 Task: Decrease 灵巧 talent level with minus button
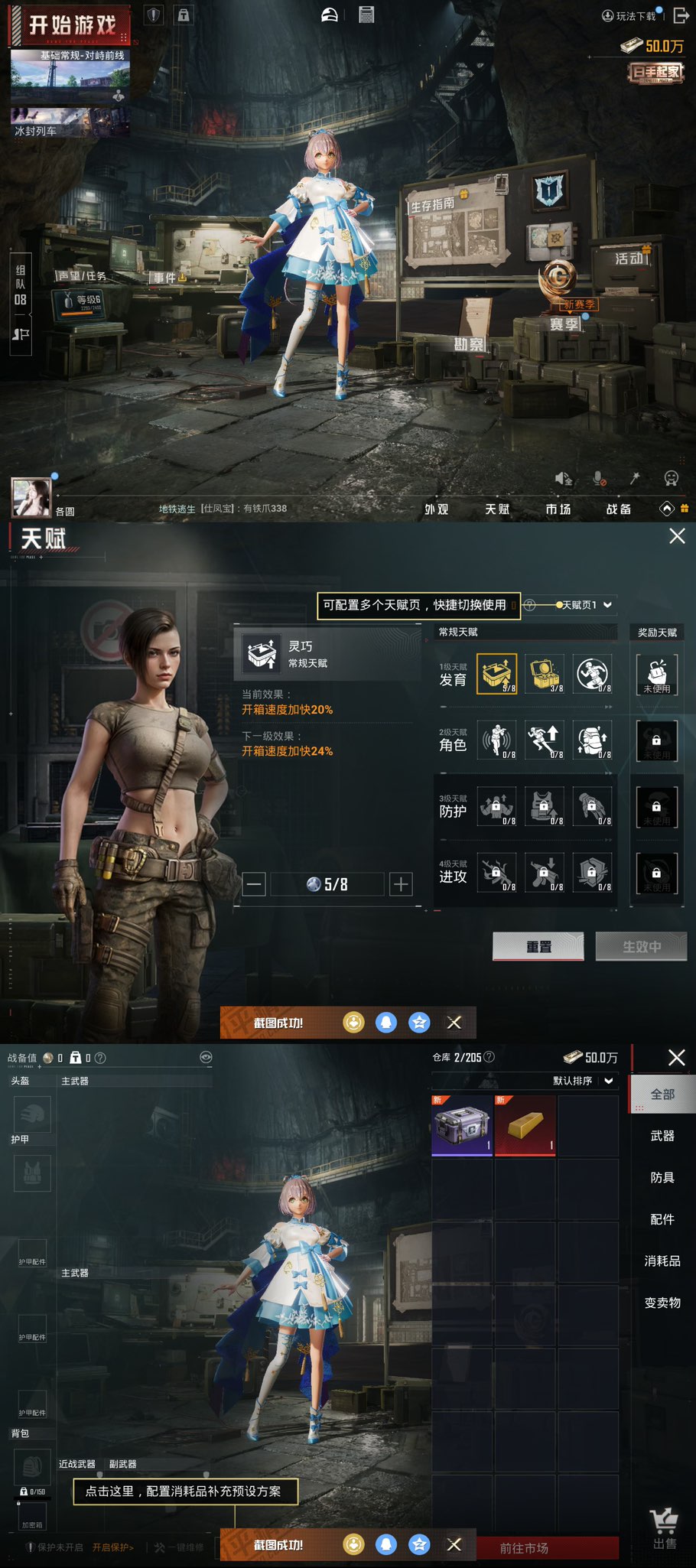pos(255,884)
